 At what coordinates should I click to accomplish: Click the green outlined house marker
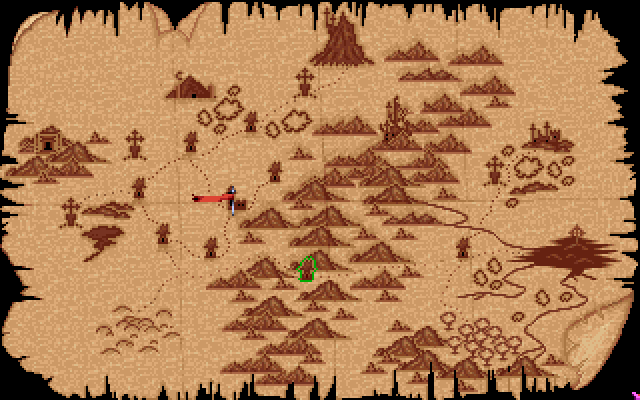(307, 268)
